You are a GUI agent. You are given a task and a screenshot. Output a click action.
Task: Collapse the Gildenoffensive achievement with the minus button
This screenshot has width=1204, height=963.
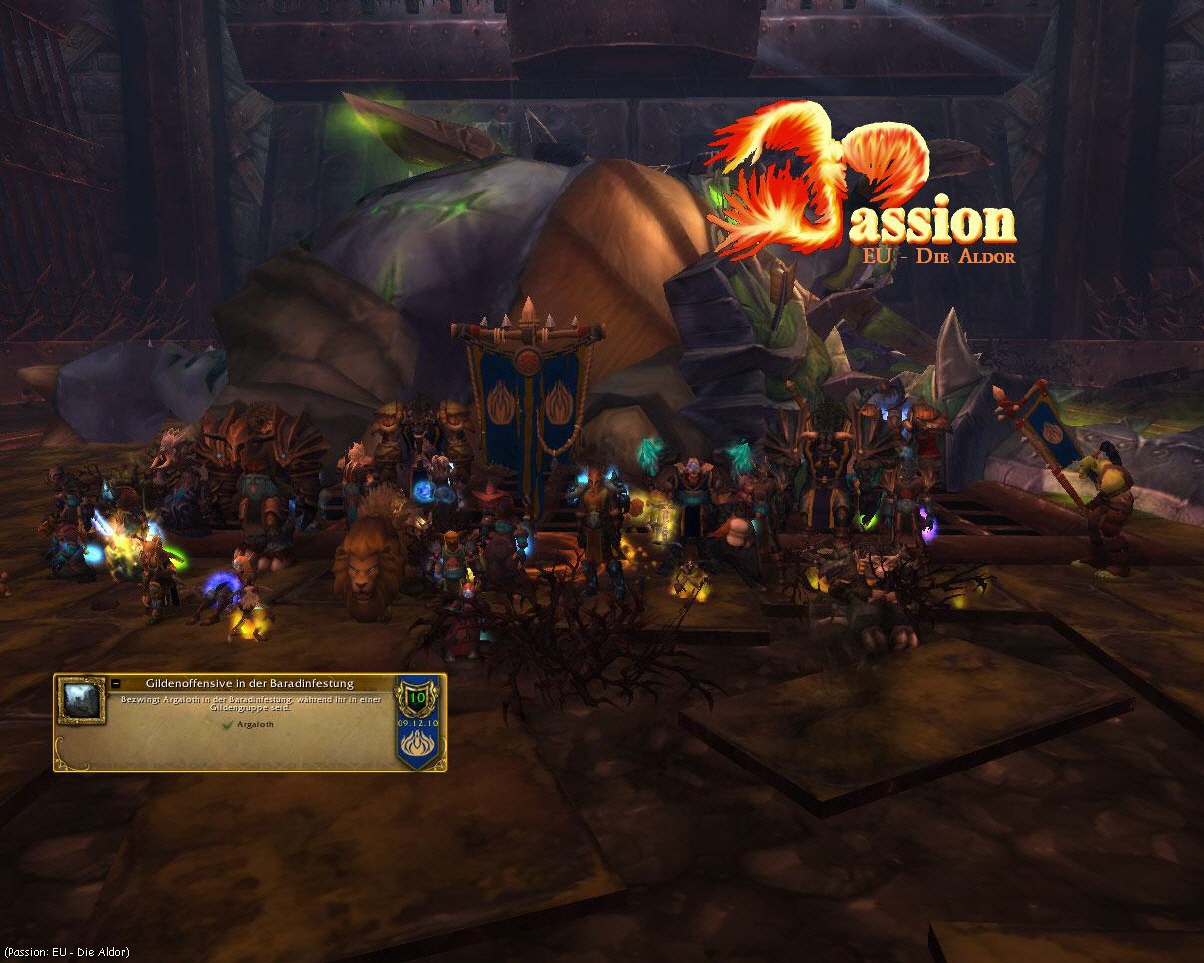[116, 684]
